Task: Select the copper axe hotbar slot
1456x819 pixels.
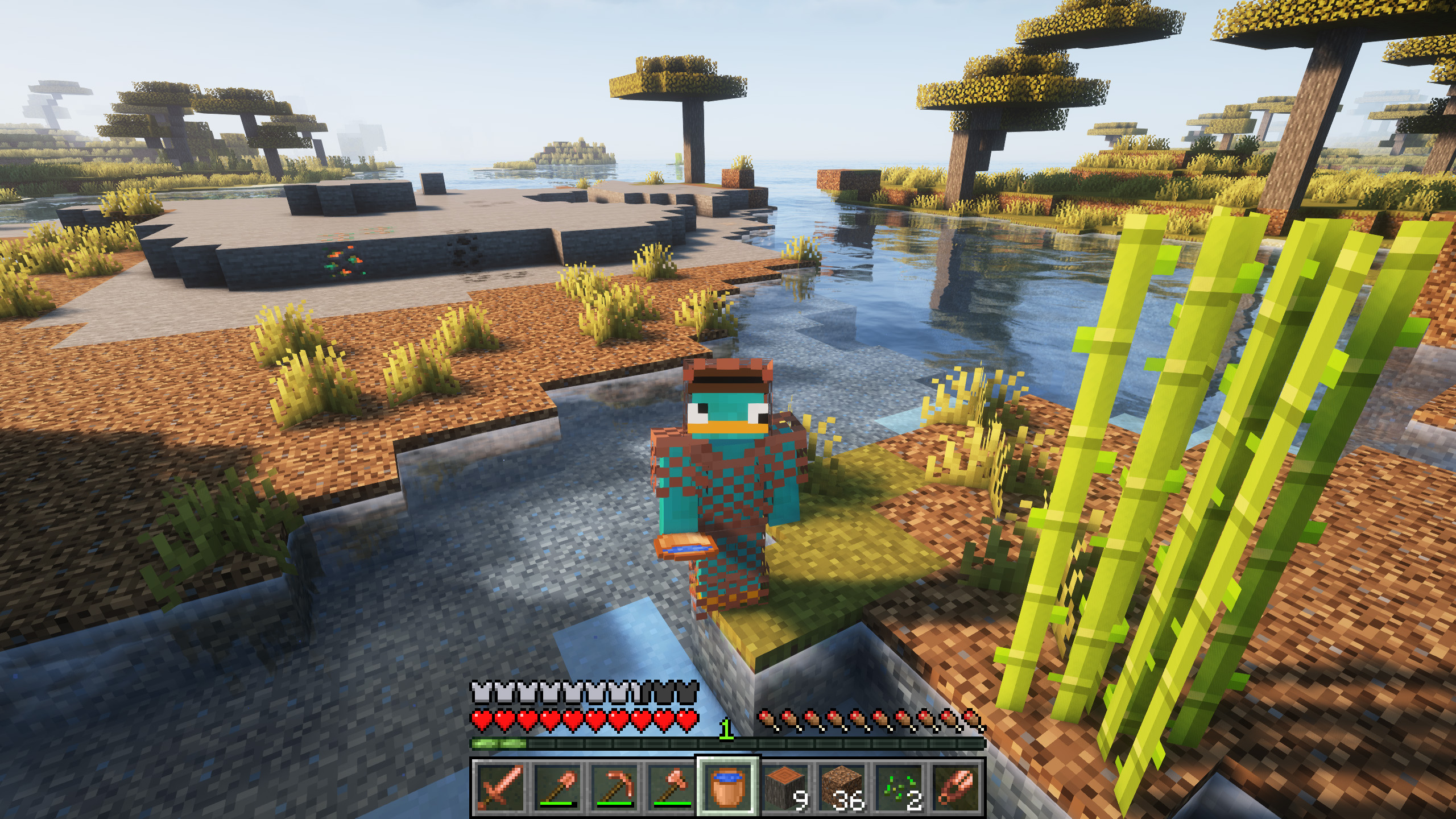Action: click(670, 785)
